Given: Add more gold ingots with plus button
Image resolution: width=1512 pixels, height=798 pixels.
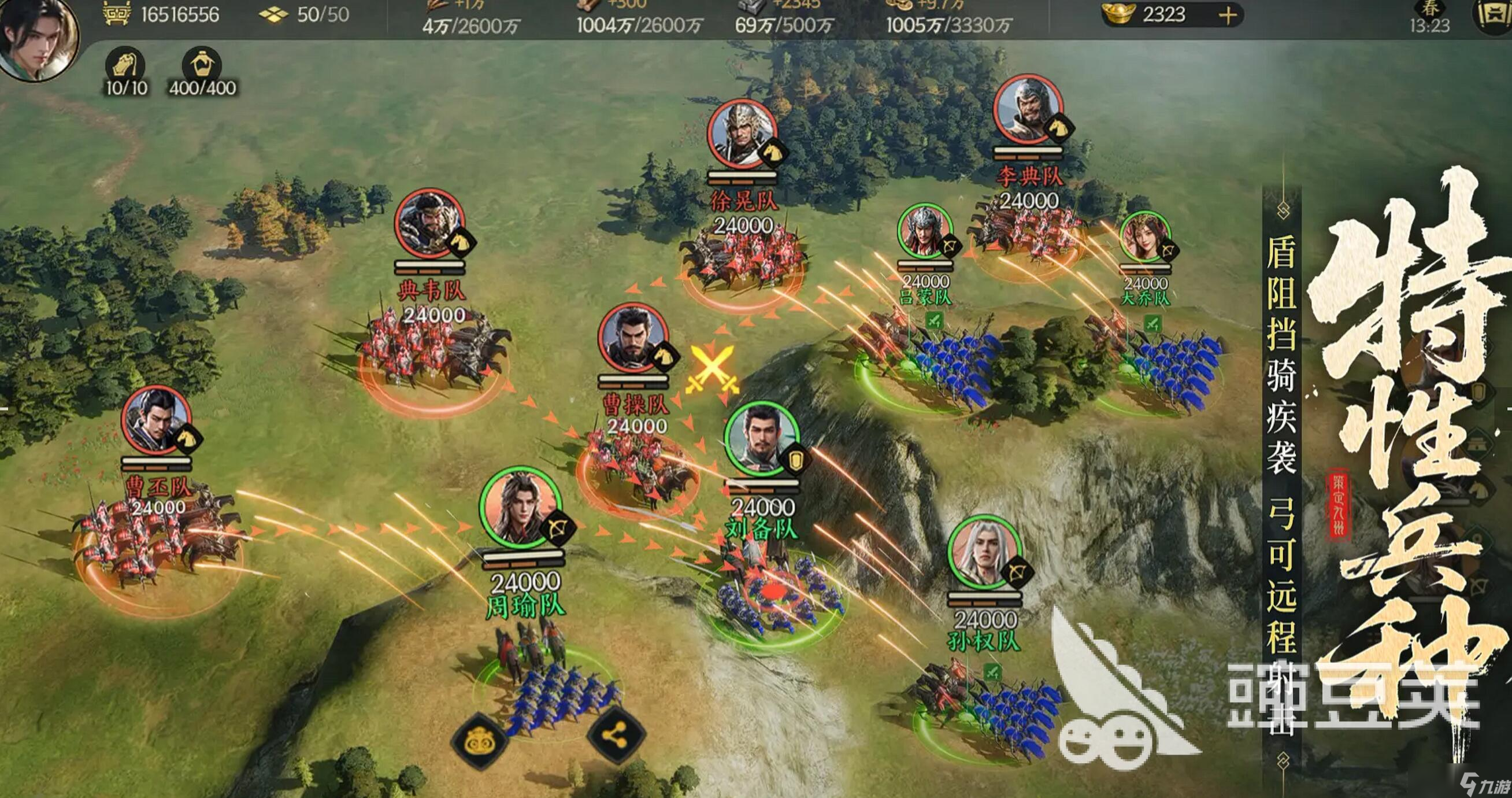Looking at the screenshot, I should [x=1227, y=15].
